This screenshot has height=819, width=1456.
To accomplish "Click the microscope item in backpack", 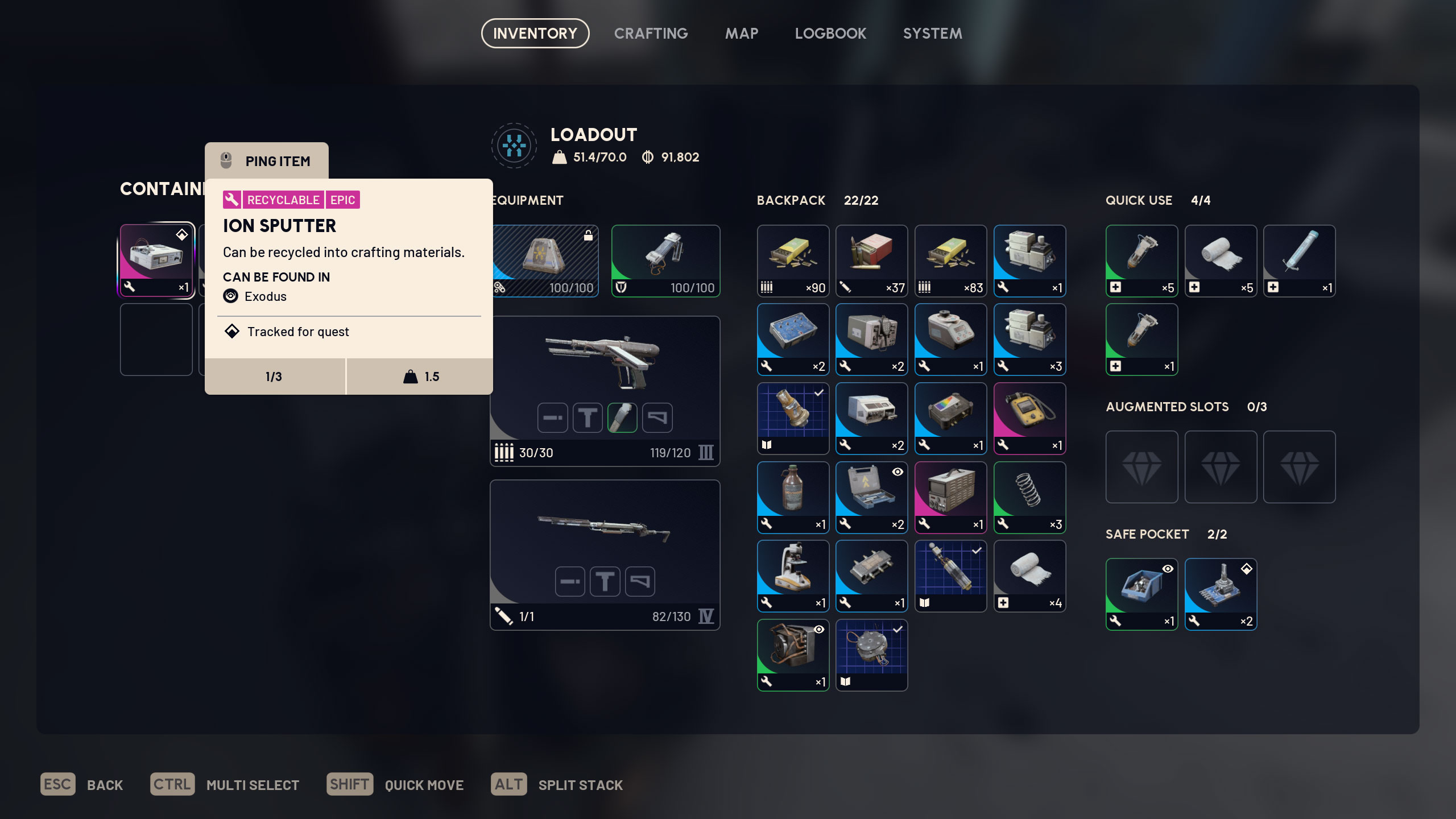I will (x=793, y=576).
